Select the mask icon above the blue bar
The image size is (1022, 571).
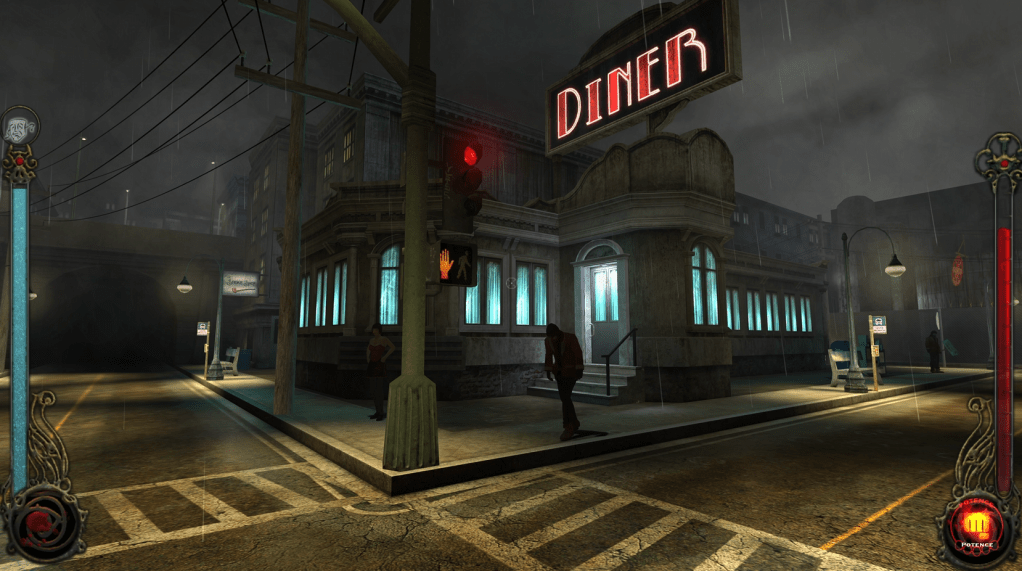[20, 125]
